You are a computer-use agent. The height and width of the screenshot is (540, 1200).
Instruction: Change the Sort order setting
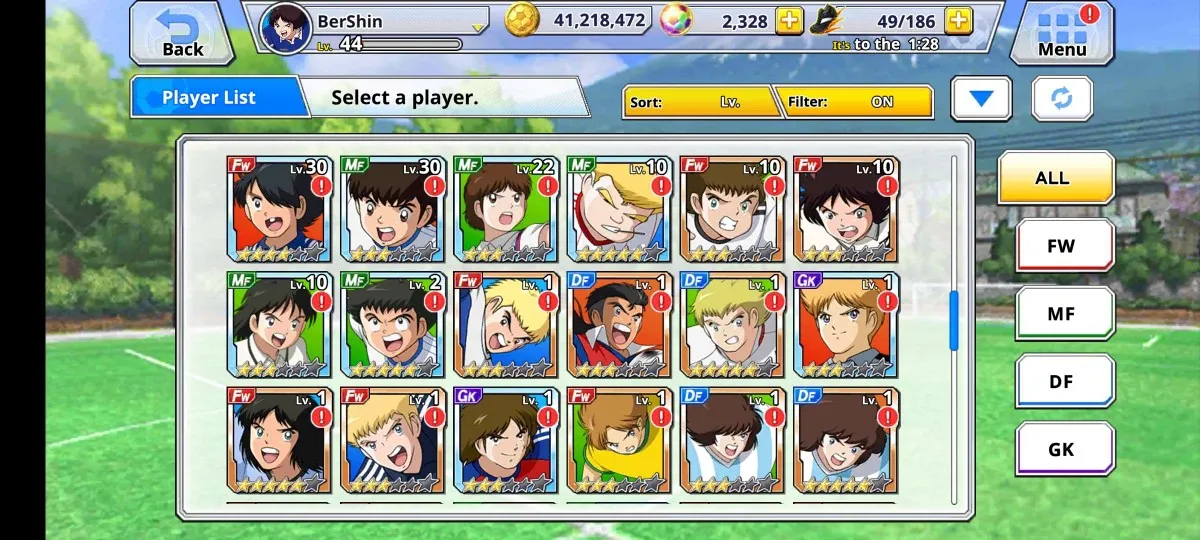click(700, 102)
